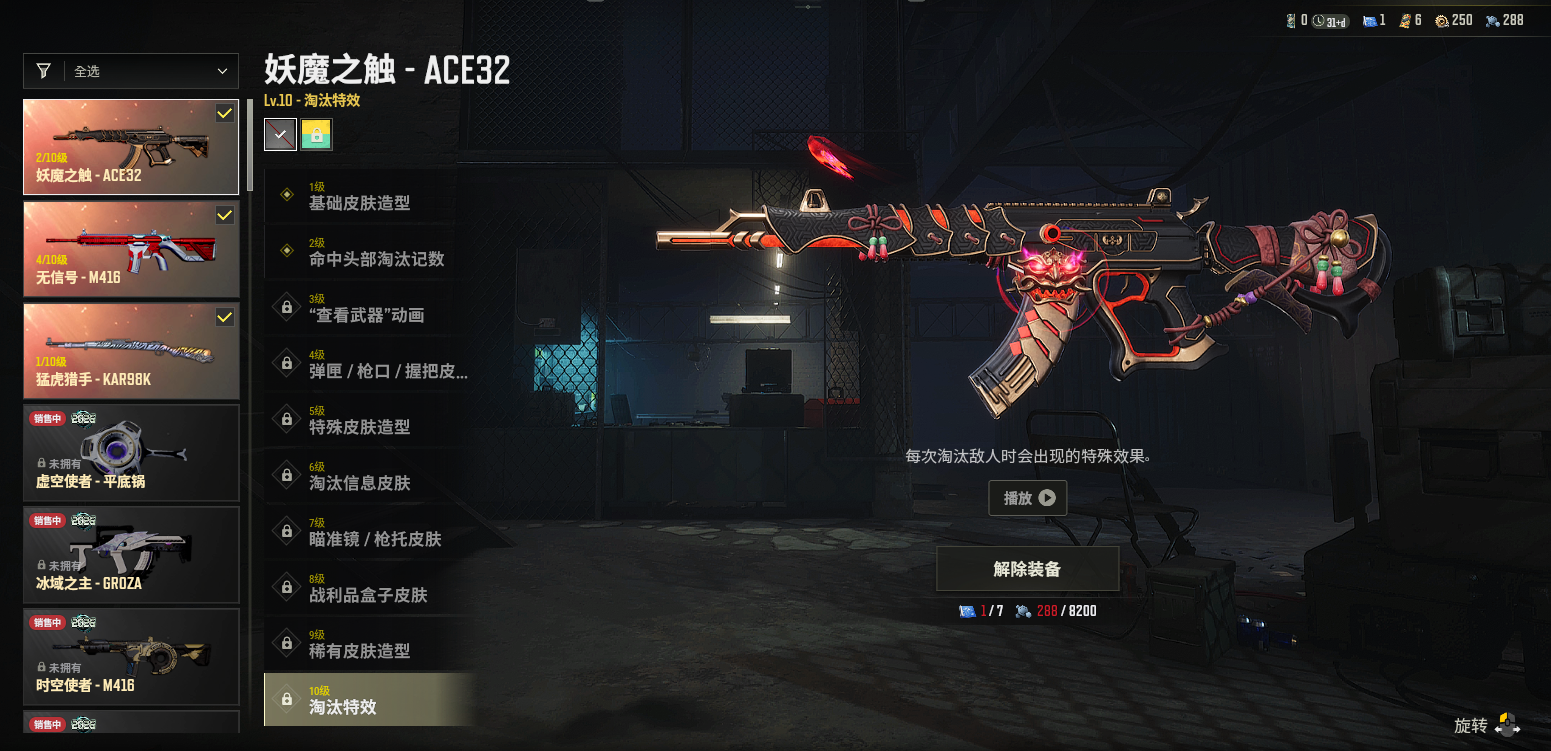Viewport: 1551px width, 751px height.
Task: Click the green padlock icon under the title
Action: click(x=316, y=135)
